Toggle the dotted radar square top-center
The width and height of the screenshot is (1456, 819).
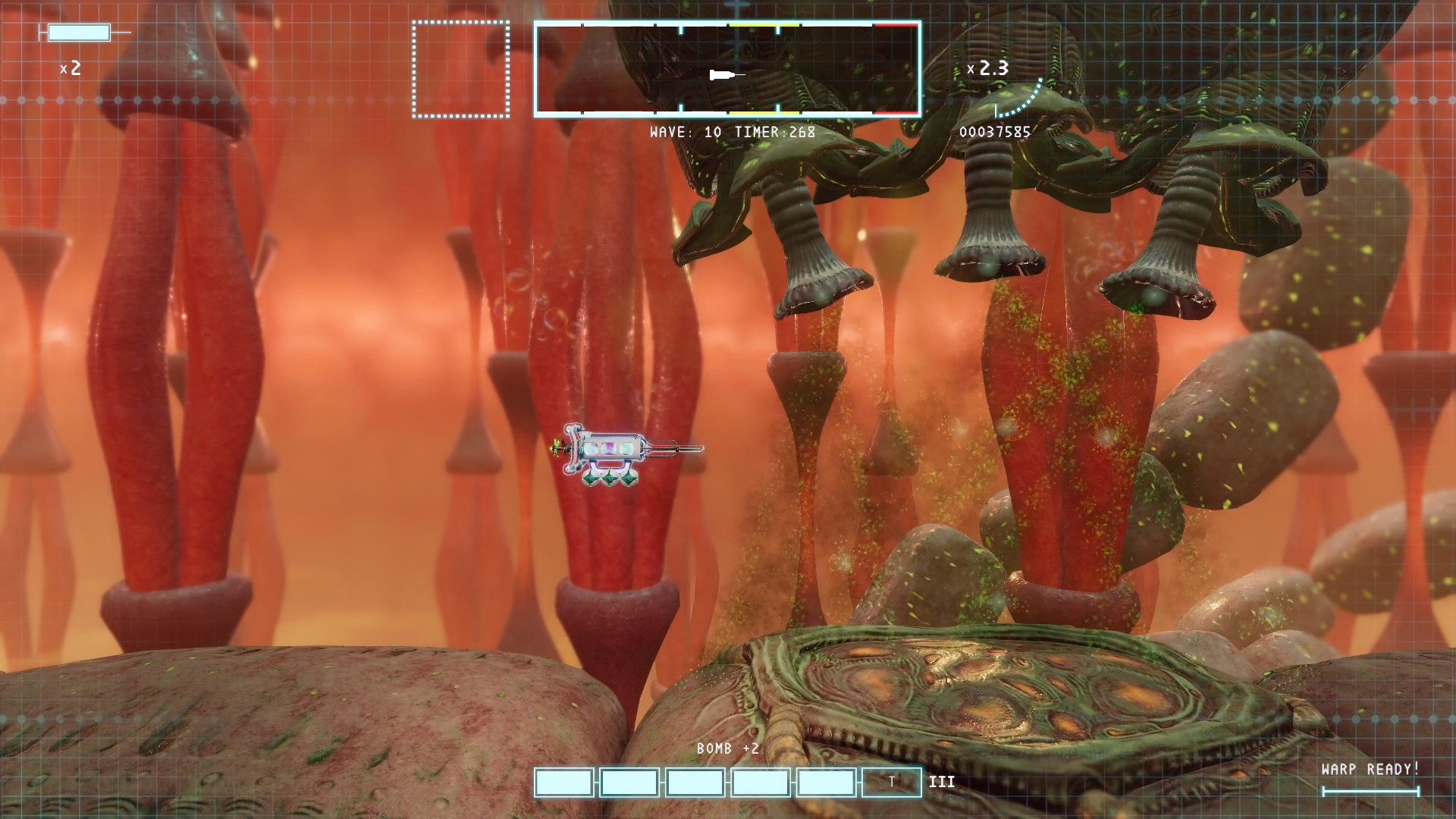(460, 70)
